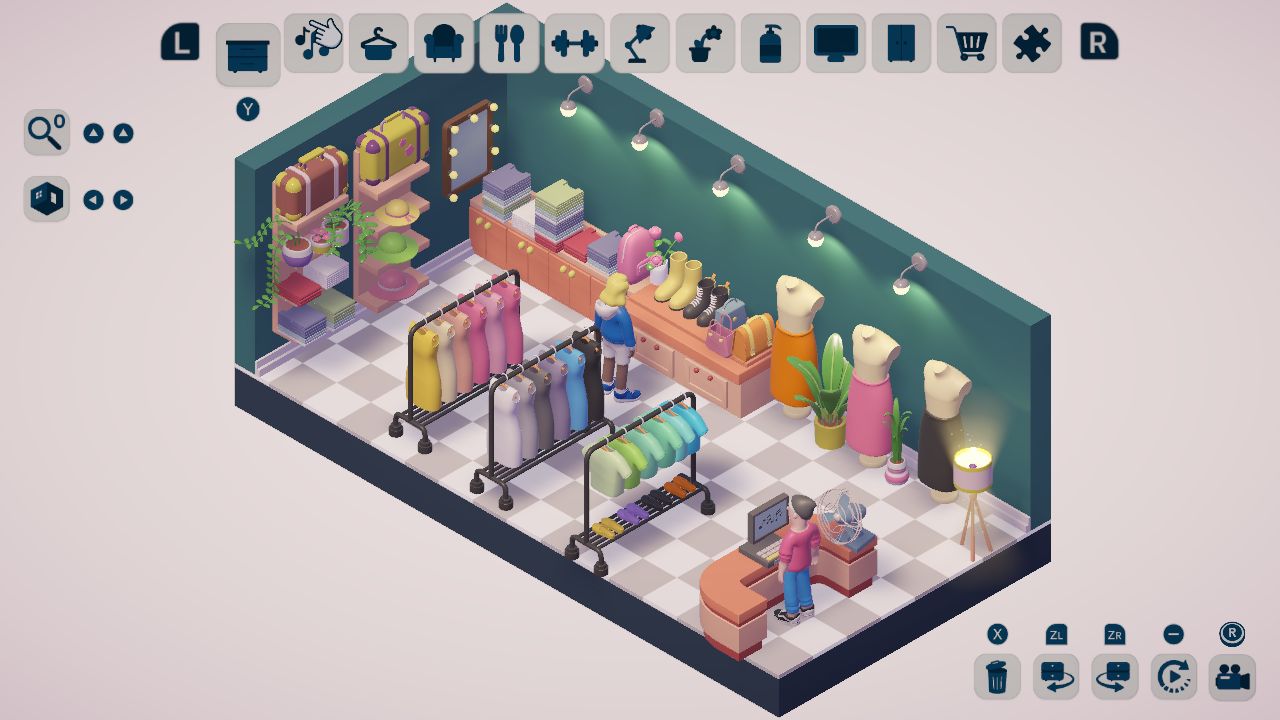Select the armchair seating category icon

(x=444, y=45)
